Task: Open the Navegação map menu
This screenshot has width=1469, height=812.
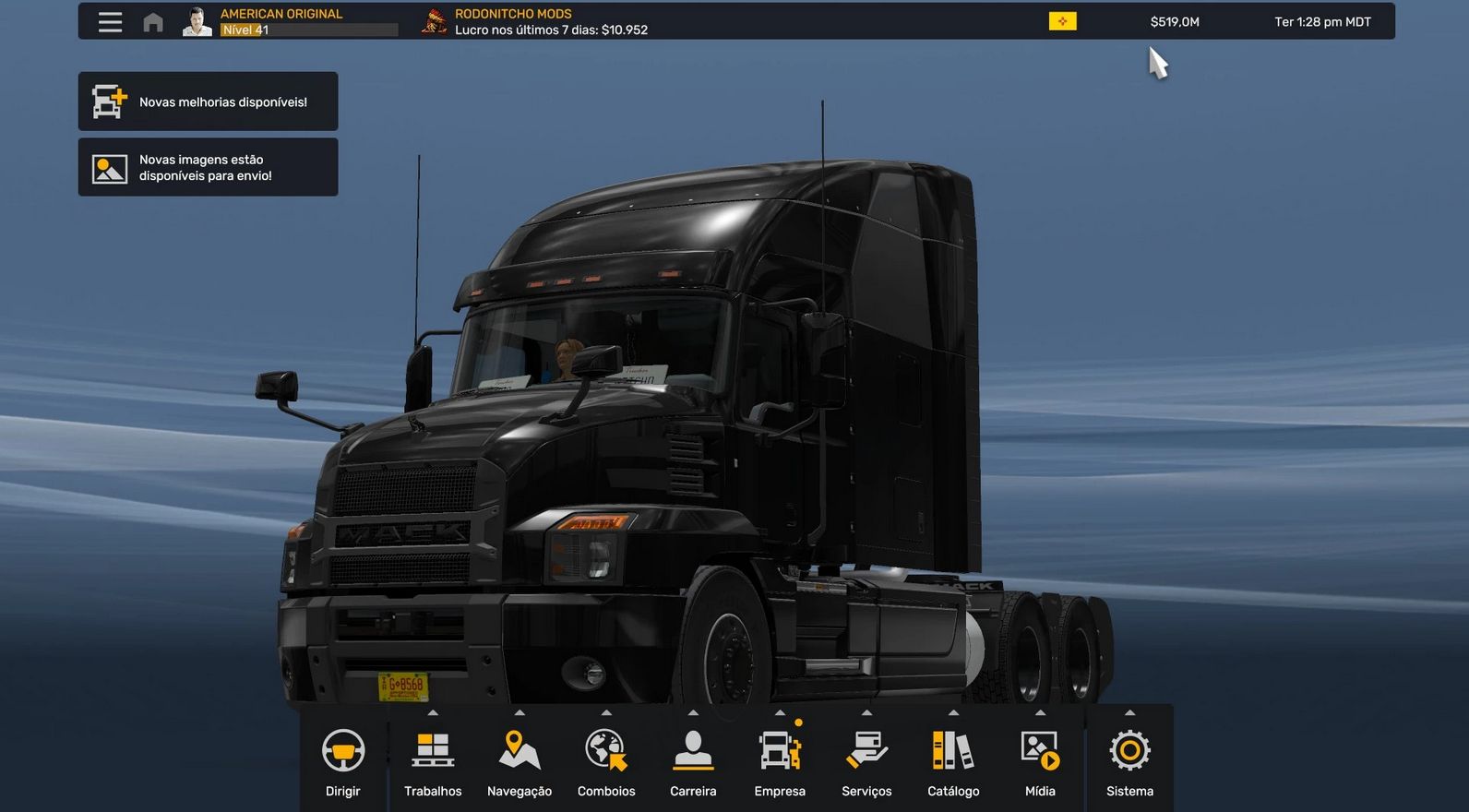Action: (x=520, y=762)
